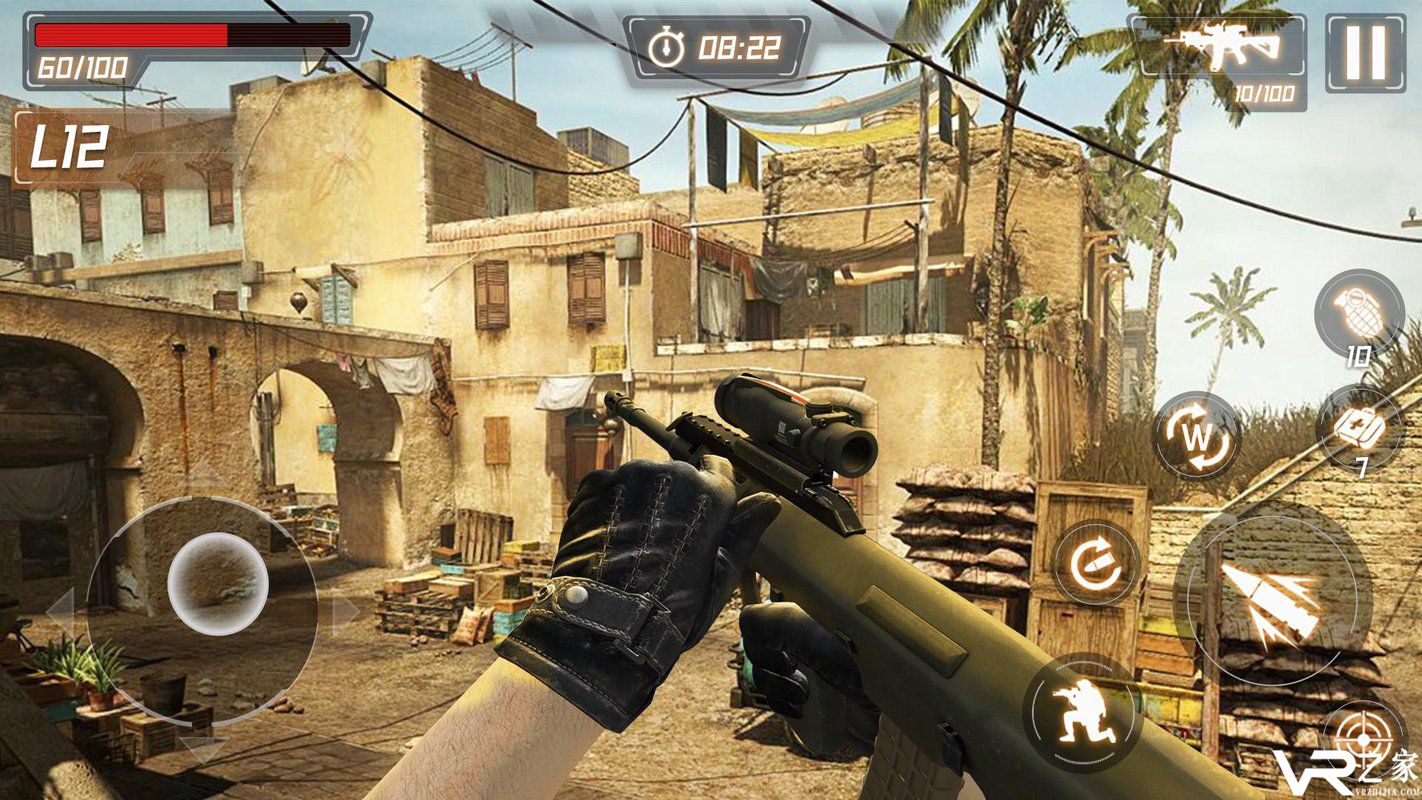The image size is (1422, 800).
Task: Pause the game with the pause button
Action: tap(1365, 53)
